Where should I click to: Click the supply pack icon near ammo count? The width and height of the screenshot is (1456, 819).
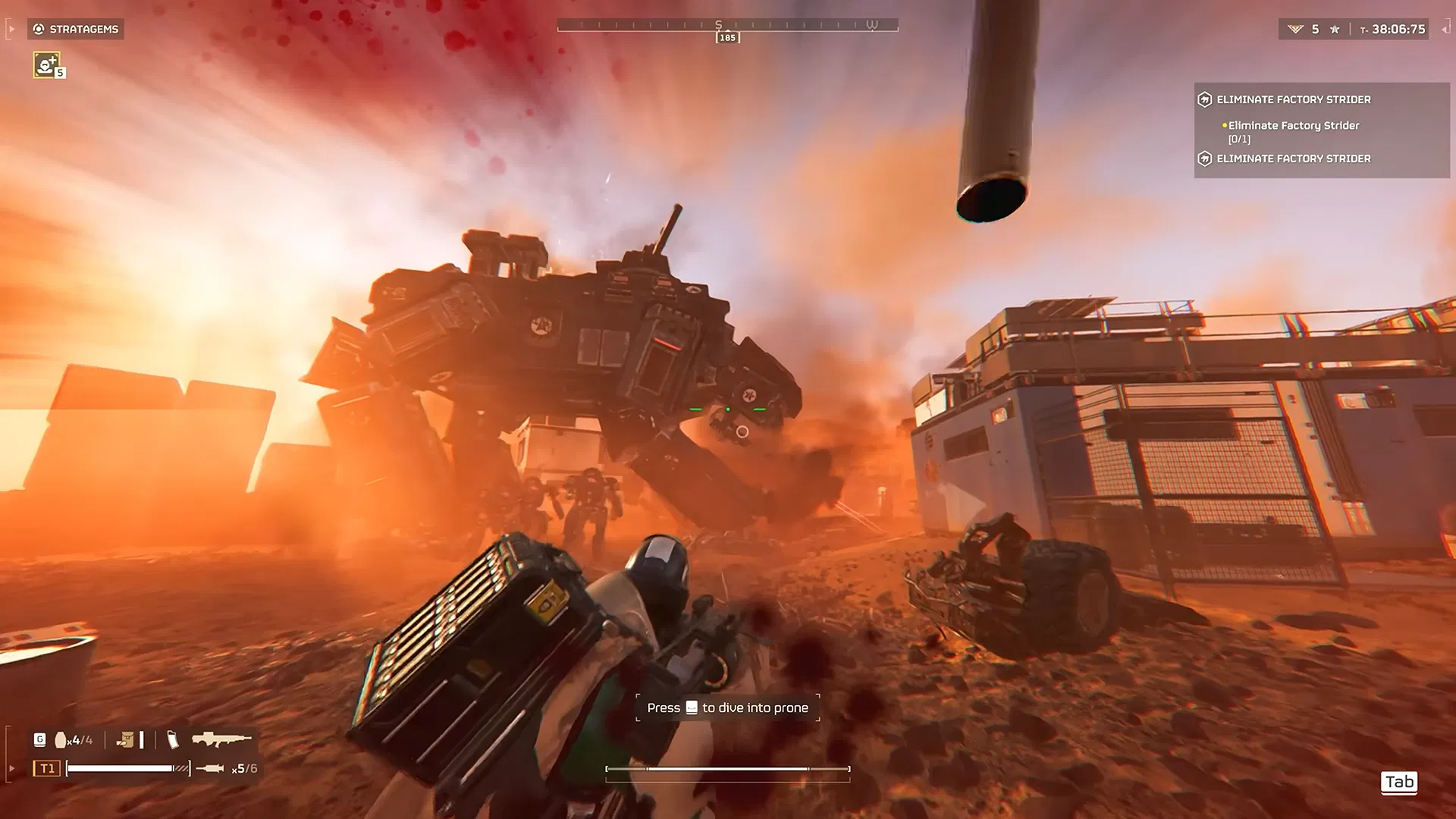127,739
